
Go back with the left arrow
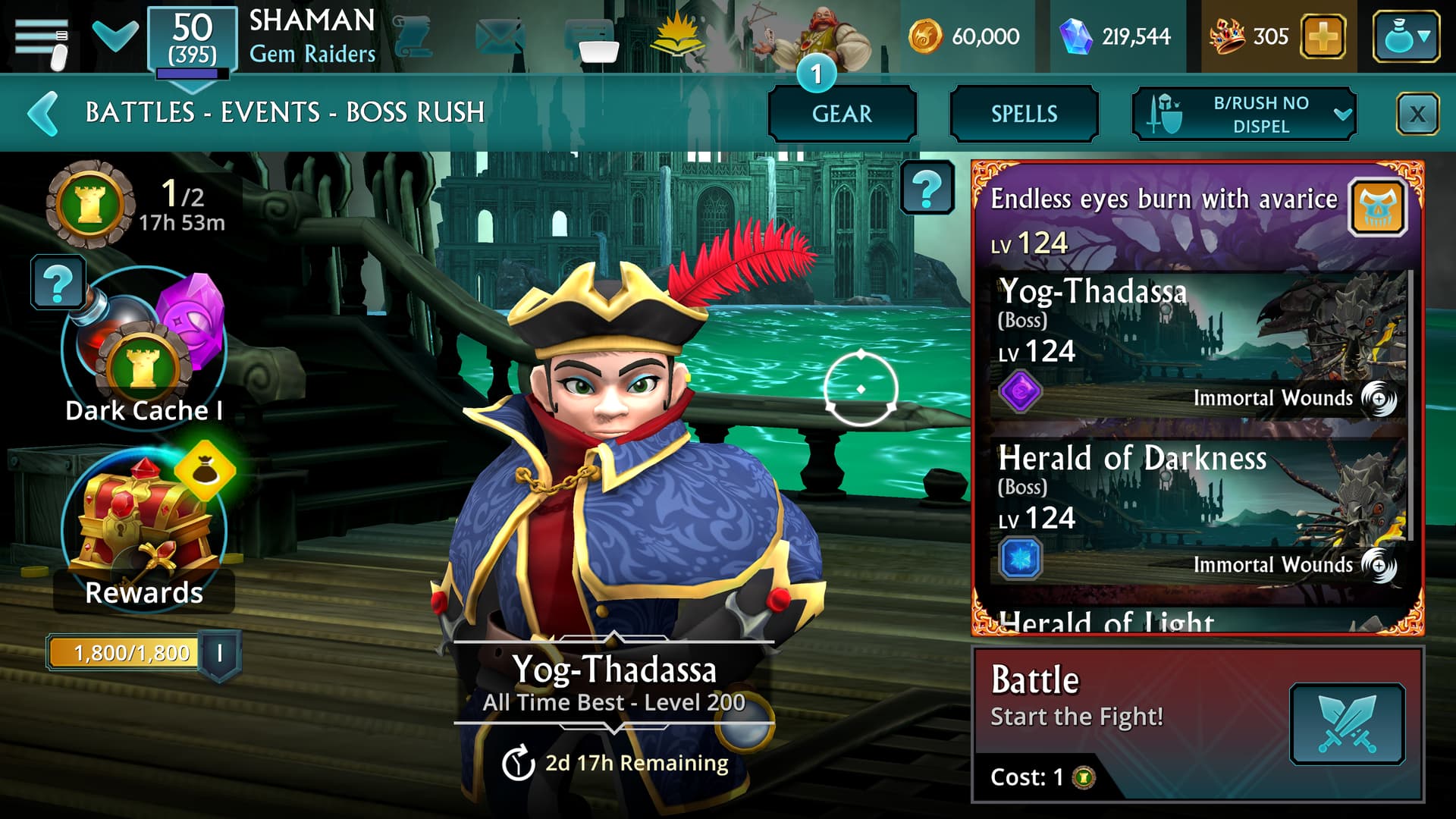point(43,114)
